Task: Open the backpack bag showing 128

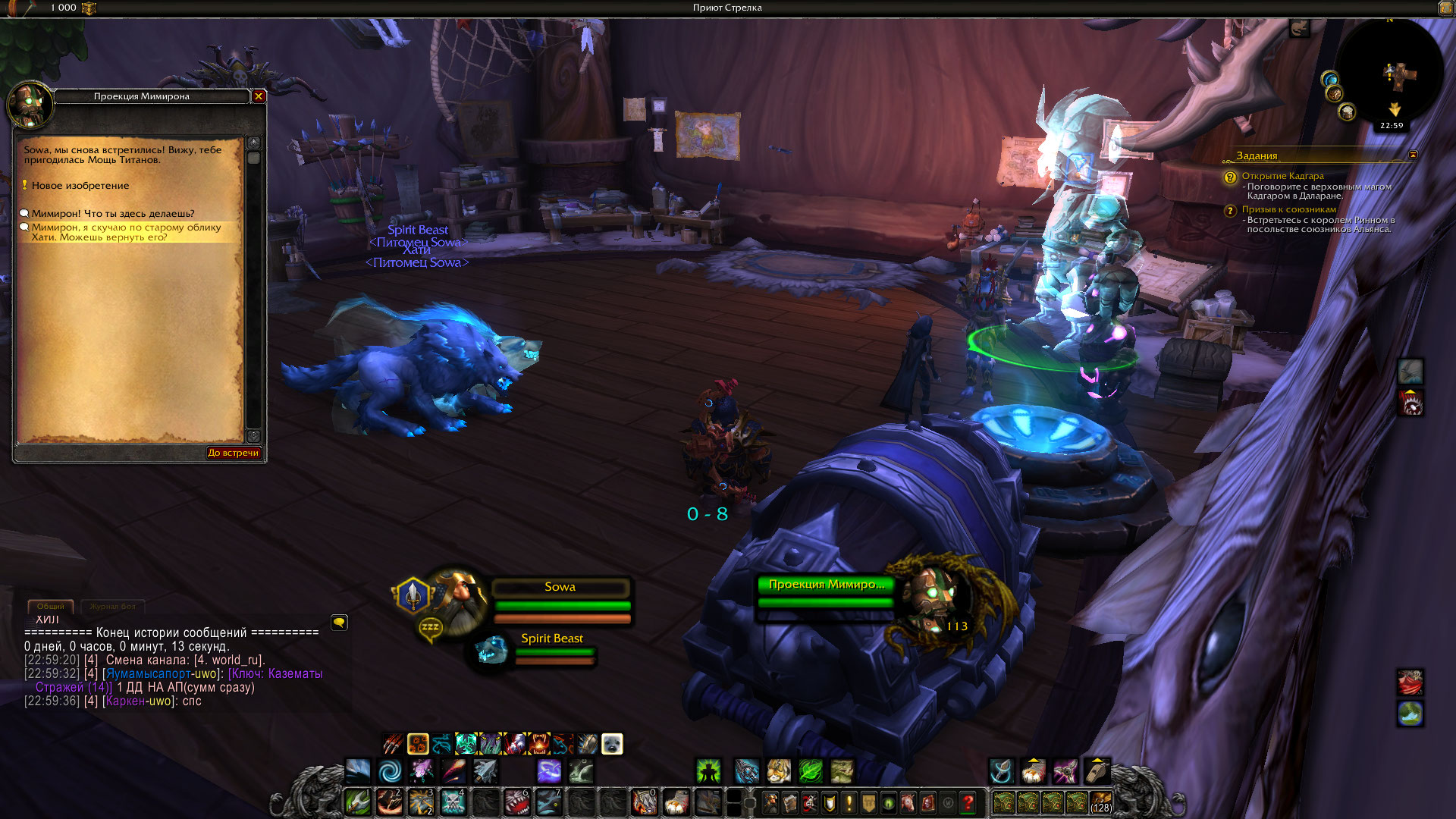Action: 1100,802
